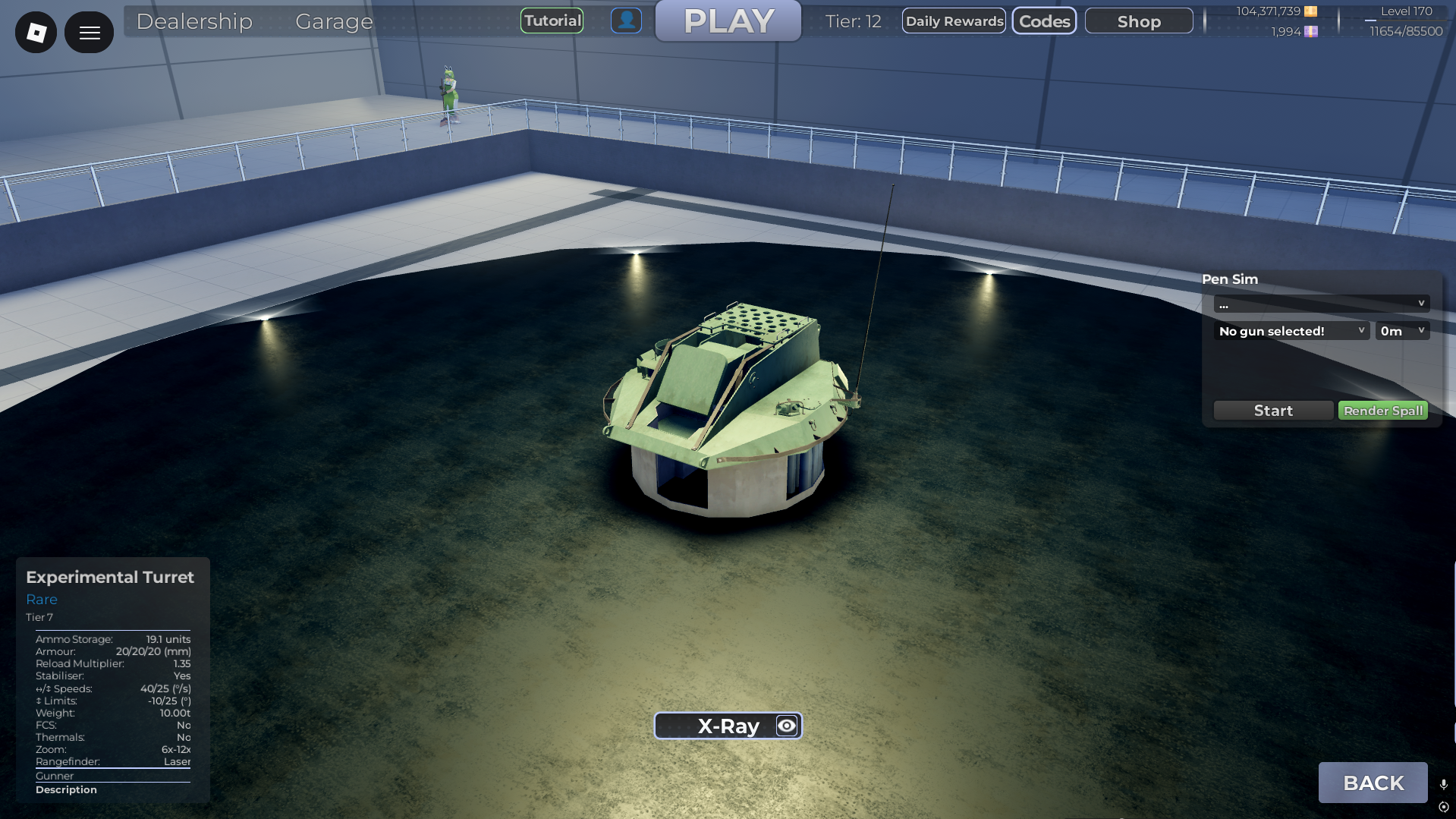Click the BACK button
This screenshot has width=1456, height=819.
pos(1373,782)
